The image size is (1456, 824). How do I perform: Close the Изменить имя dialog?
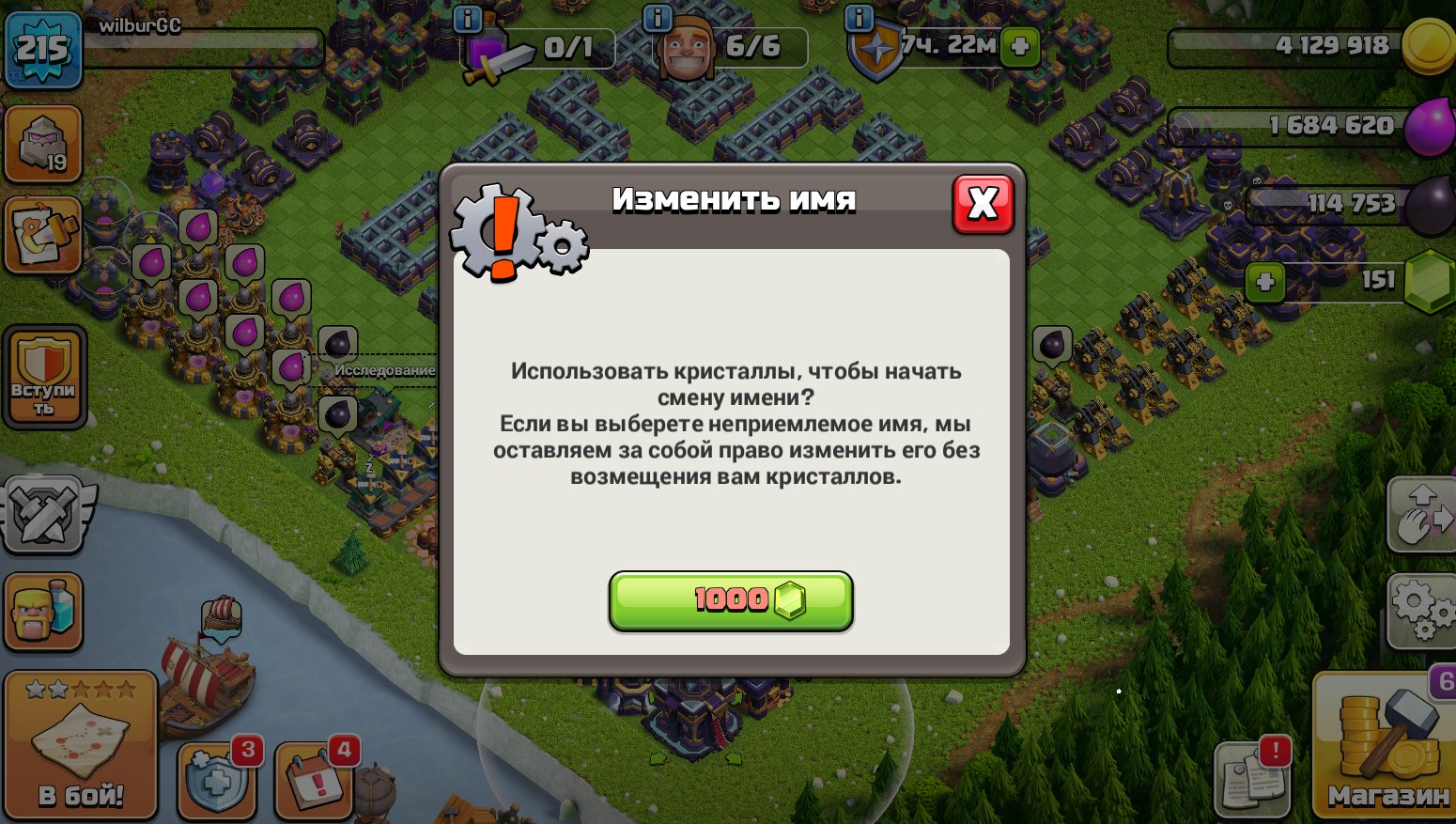[983, 203]
